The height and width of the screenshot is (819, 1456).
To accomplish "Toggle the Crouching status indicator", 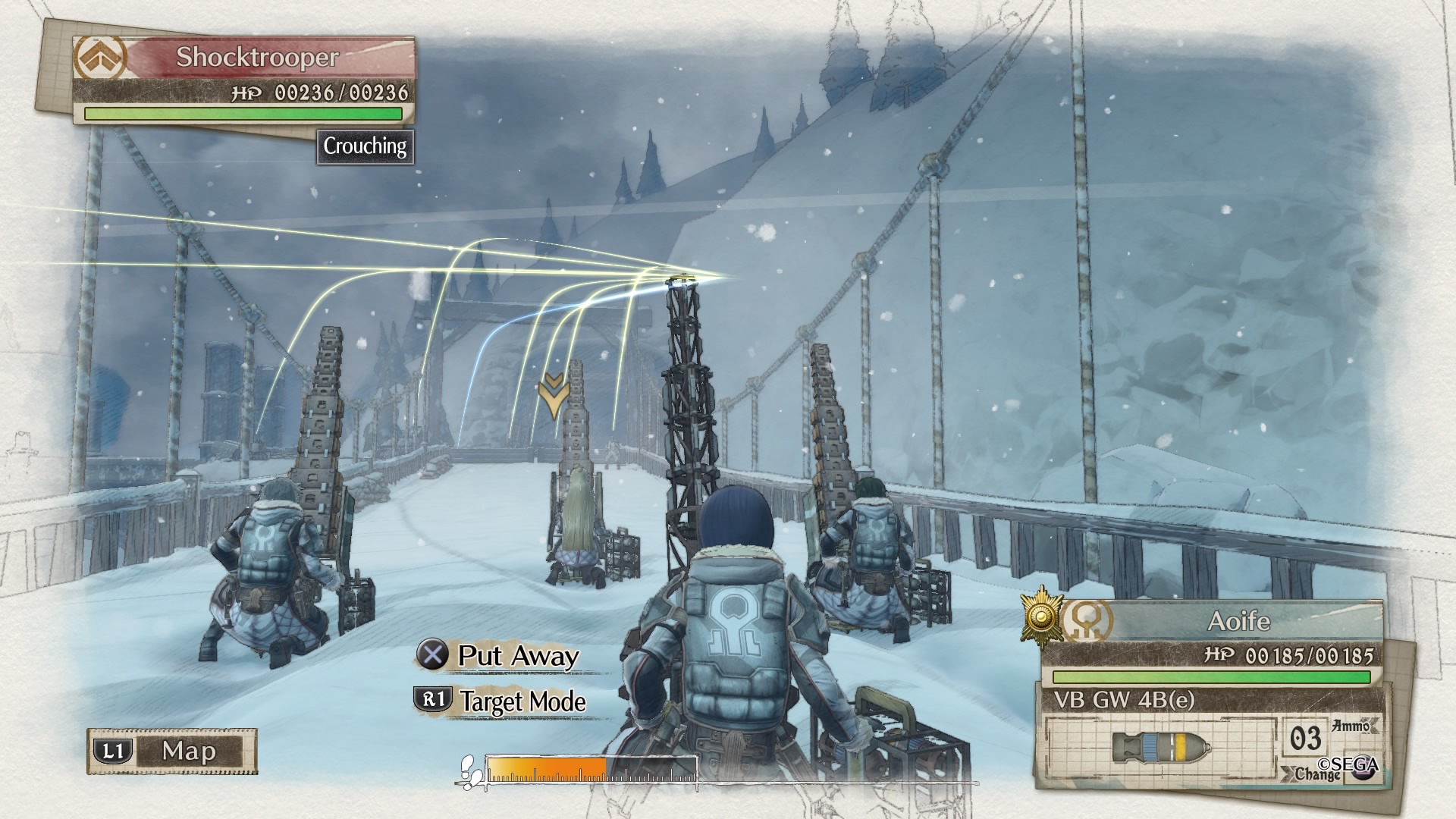I will coord(367,149).
